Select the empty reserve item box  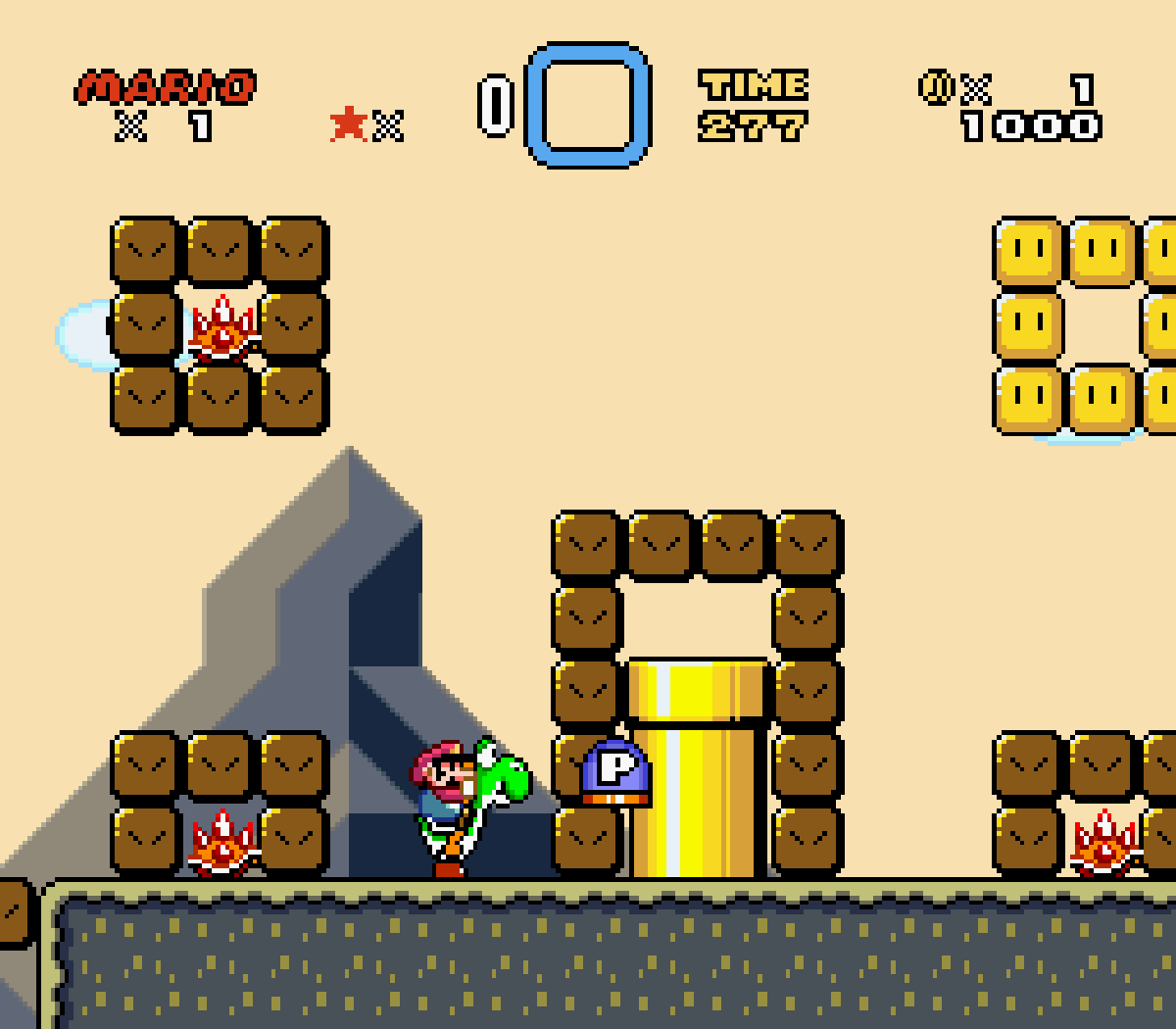588,105
